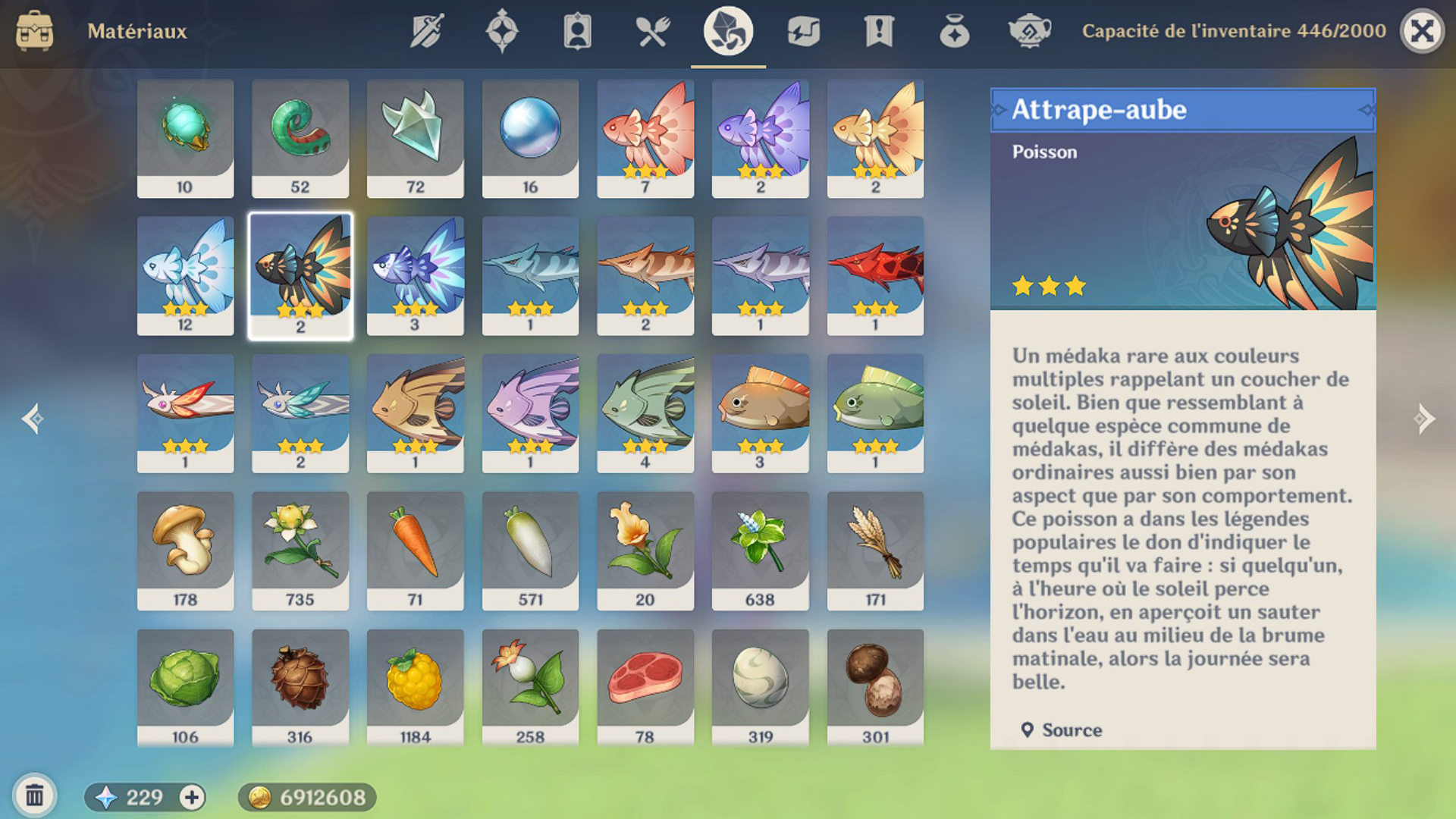1456x819 pixels.
Task: Open the food tab with fork and knife
Action: point(652,31)
